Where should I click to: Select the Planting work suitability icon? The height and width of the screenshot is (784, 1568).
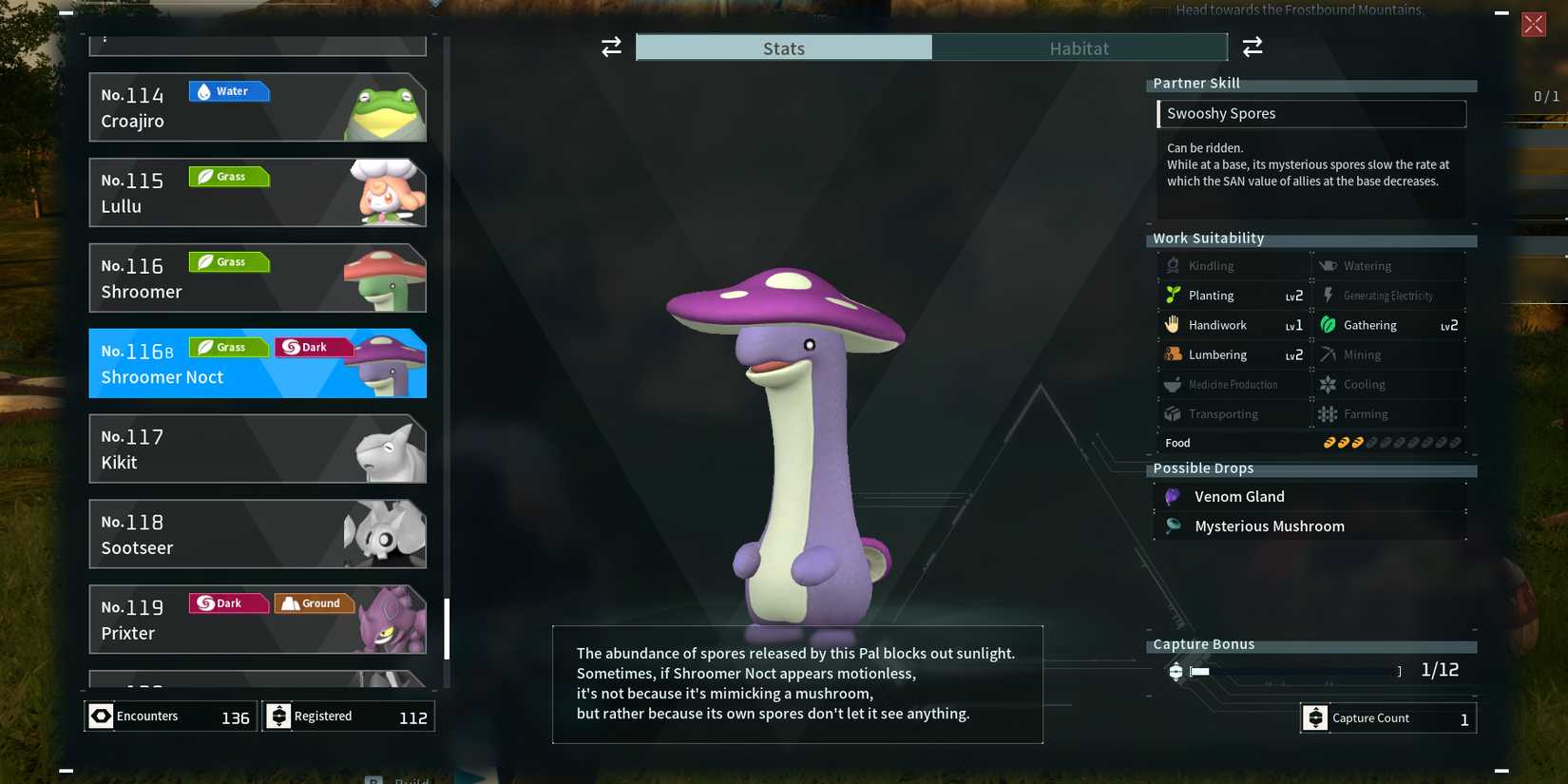click(1173, 296)
